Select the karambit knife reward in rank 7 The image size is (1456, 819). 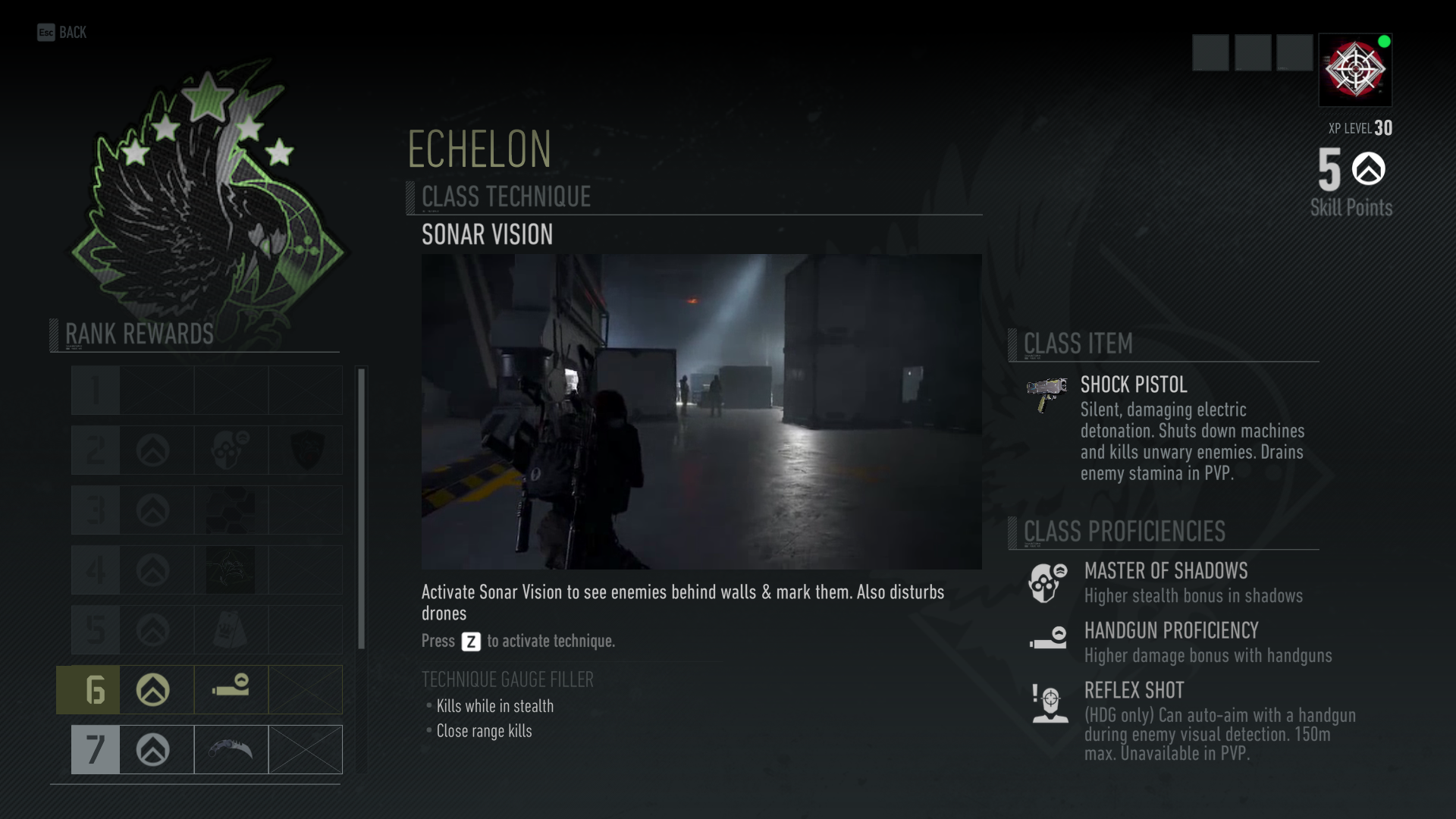click(231, 749)
